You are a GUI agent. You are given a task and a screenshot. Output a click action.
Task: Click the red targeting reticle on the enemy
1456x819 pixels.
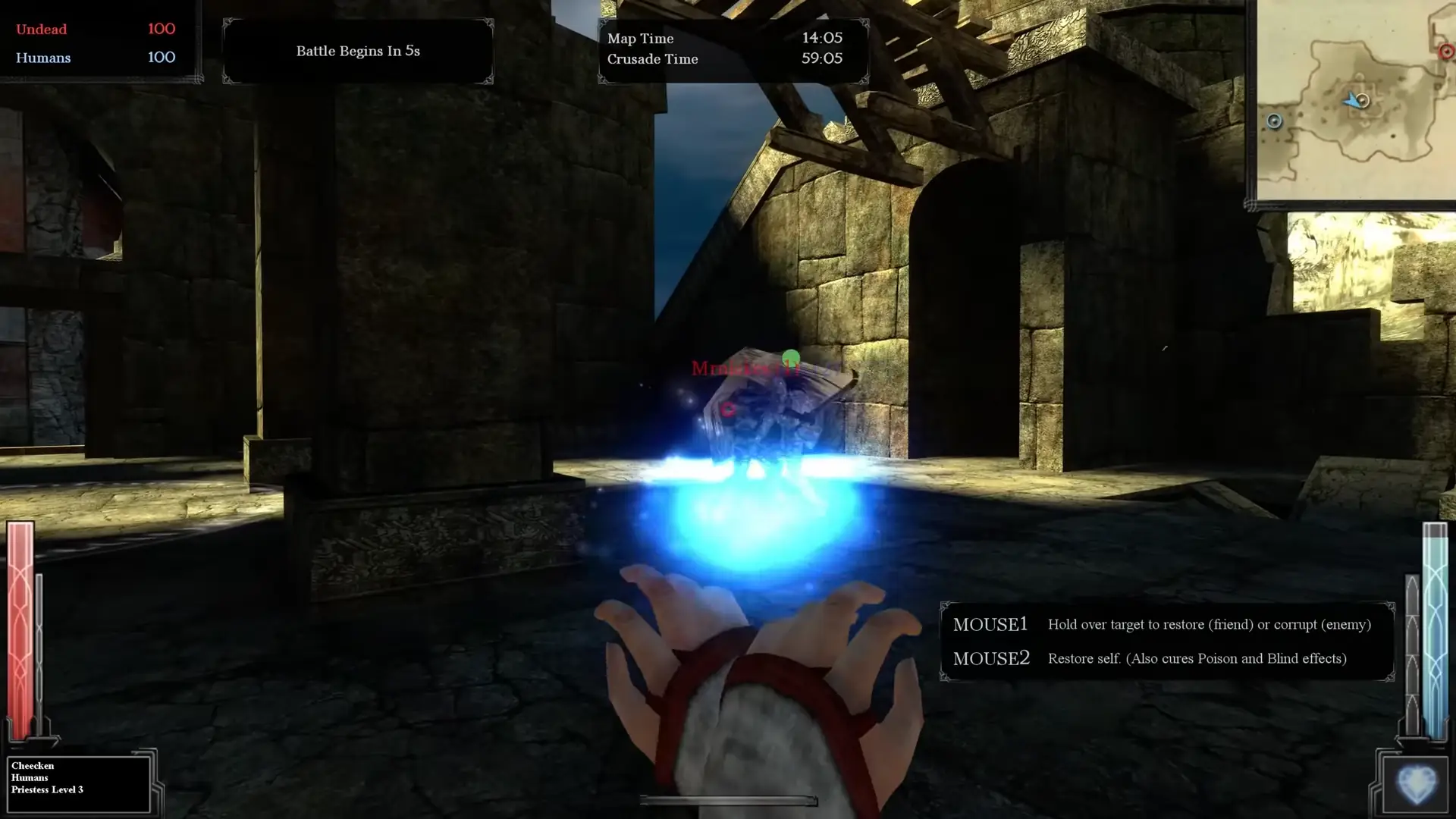[729, 408]
